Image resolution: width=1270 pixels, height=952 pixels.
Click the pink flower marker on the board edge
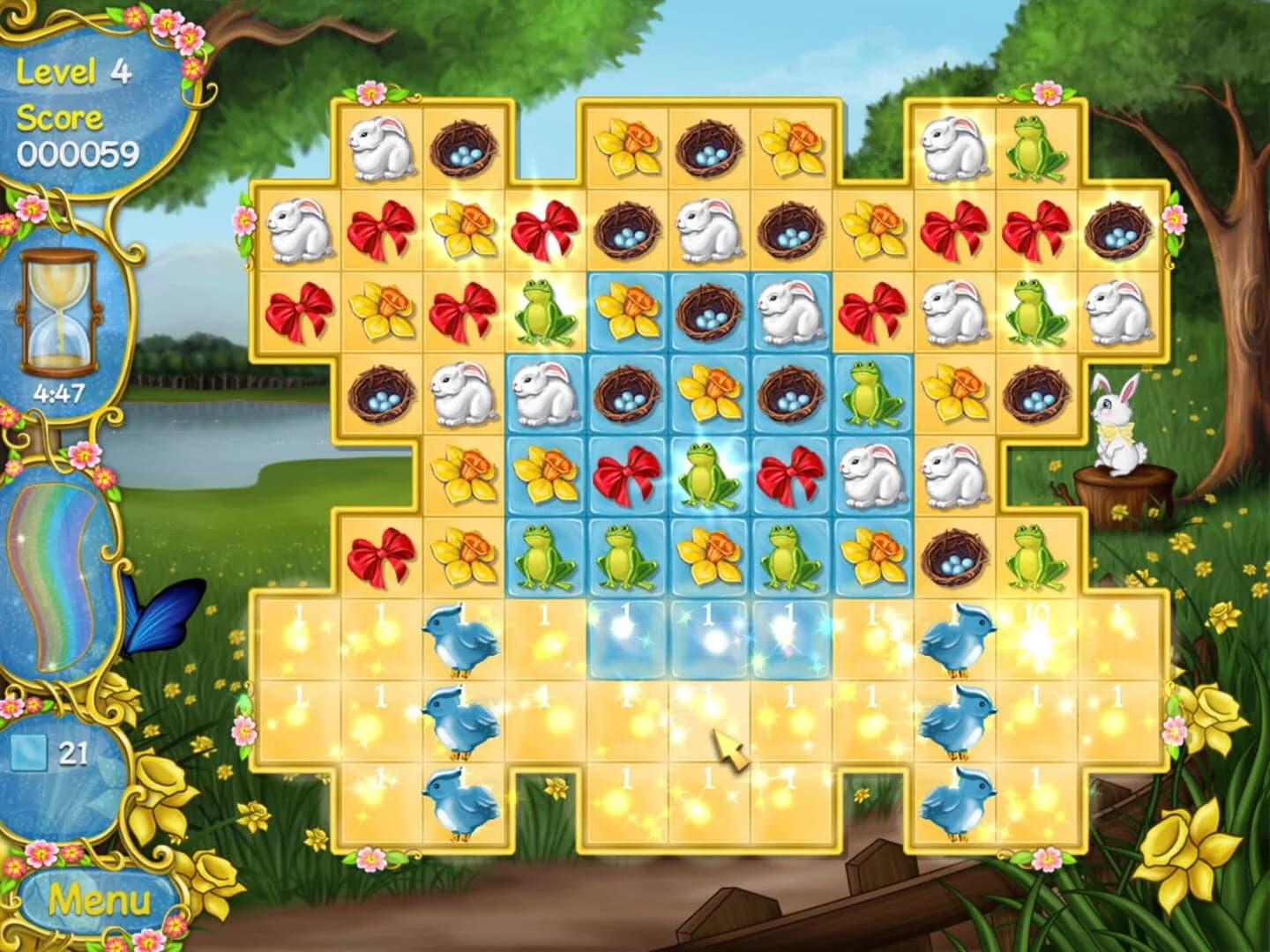pos(1174,216)
